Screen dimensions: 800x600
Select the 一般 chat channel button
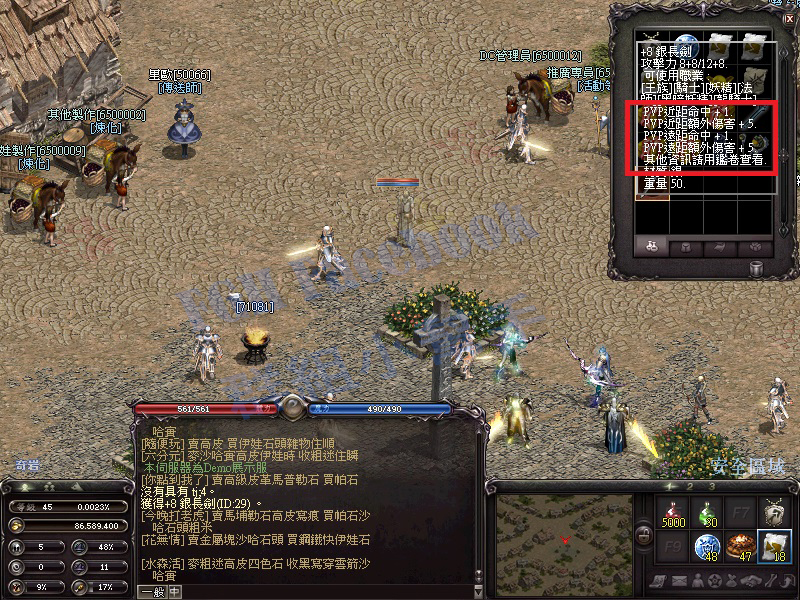[x=152, y=591]
